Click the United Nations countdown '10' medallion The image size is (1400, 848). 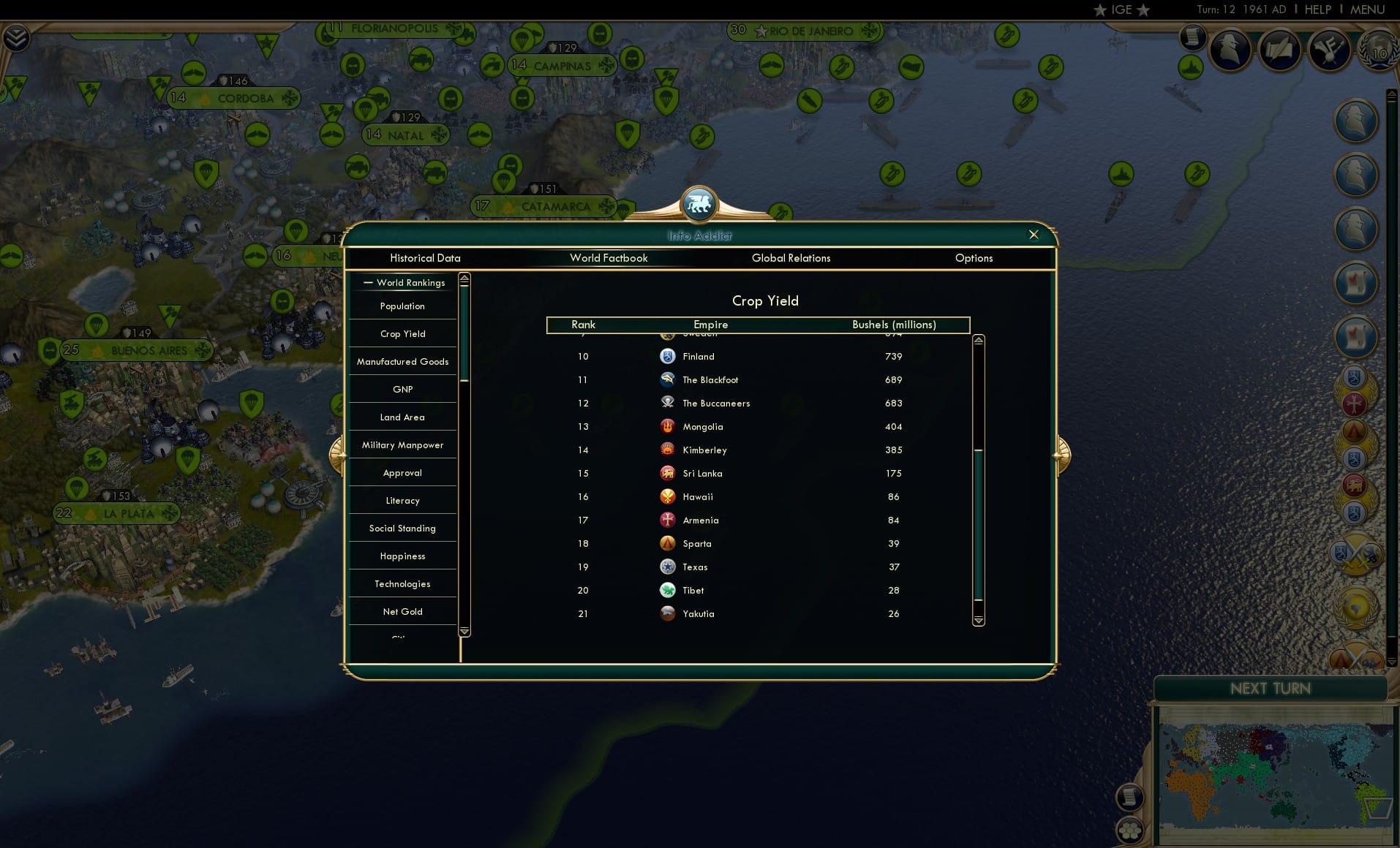tap(1378, 52)
